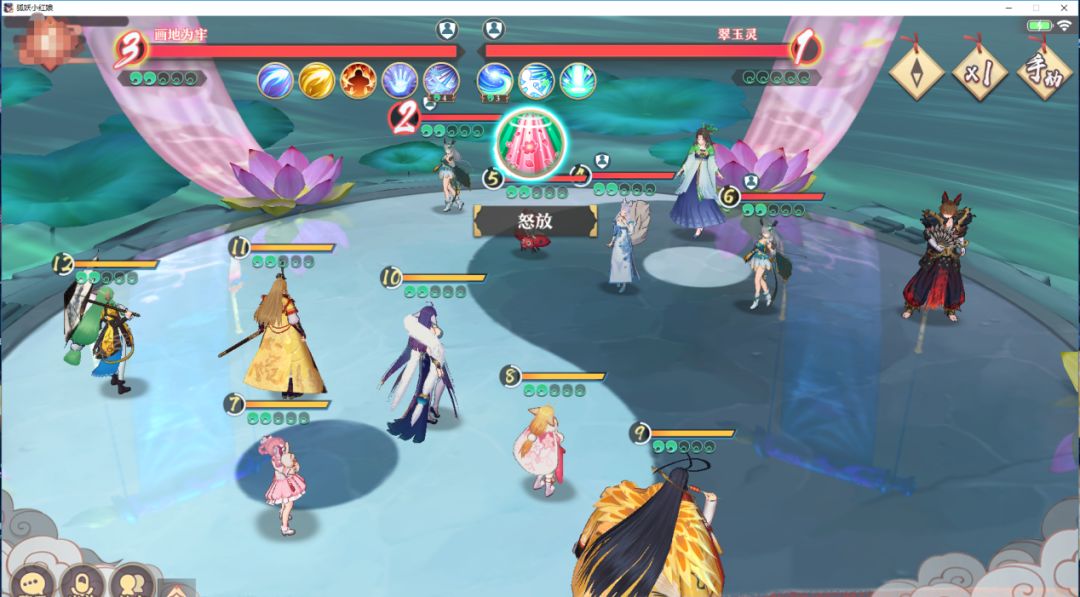Close the game window

[x=1066, y=7]
